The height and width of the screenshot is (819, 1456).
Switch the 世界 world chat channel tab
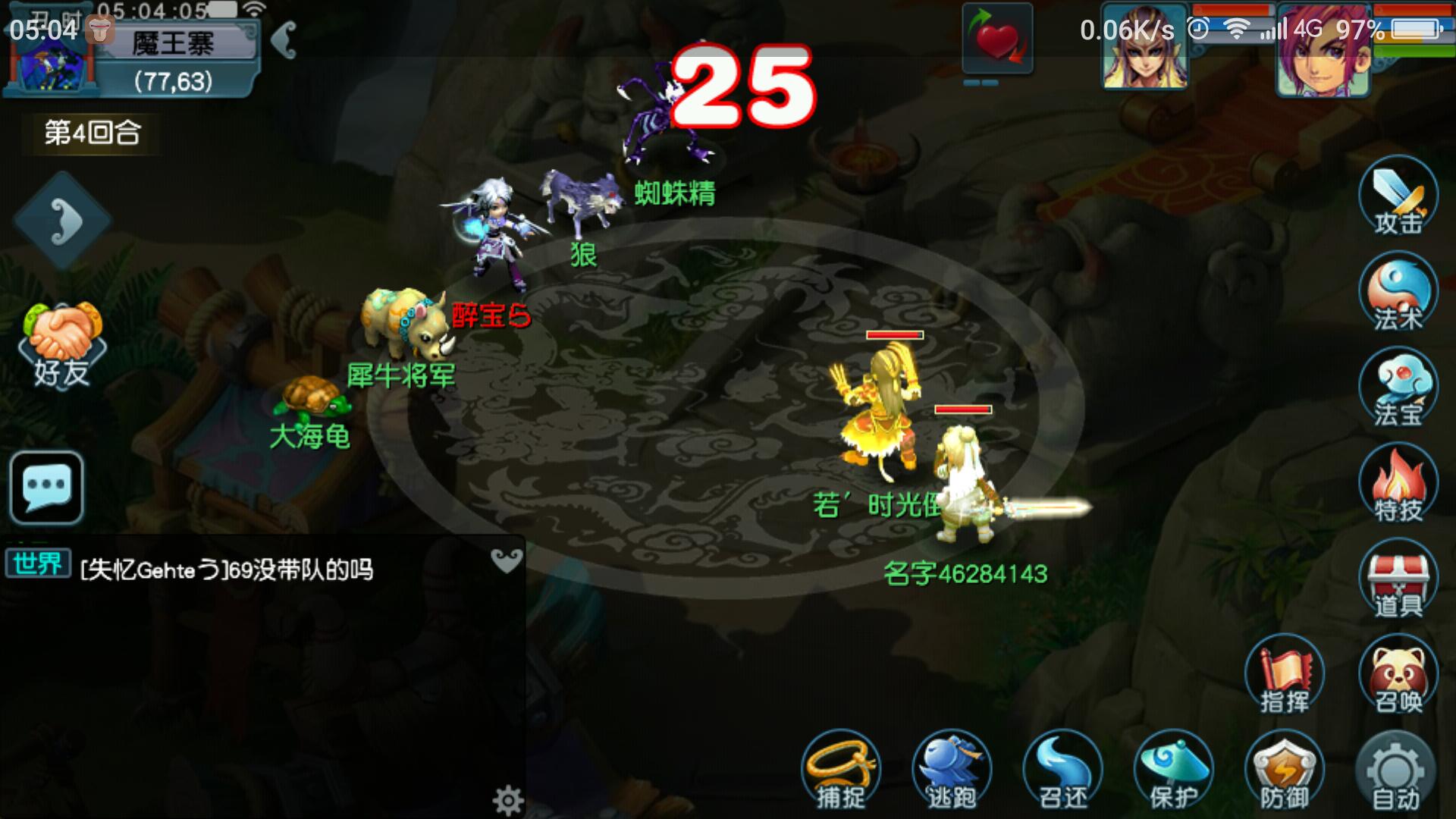(38, 564)
